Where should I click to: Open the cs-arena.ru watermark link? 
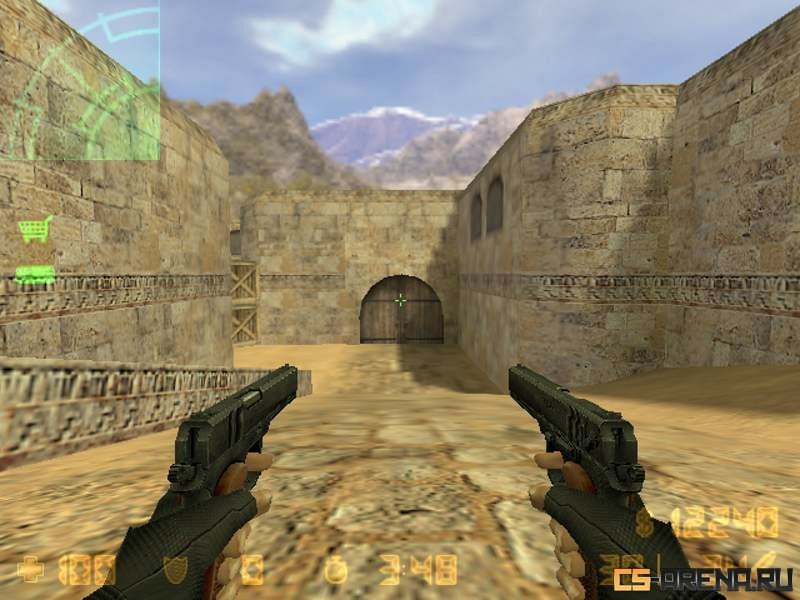click(704, 579)
